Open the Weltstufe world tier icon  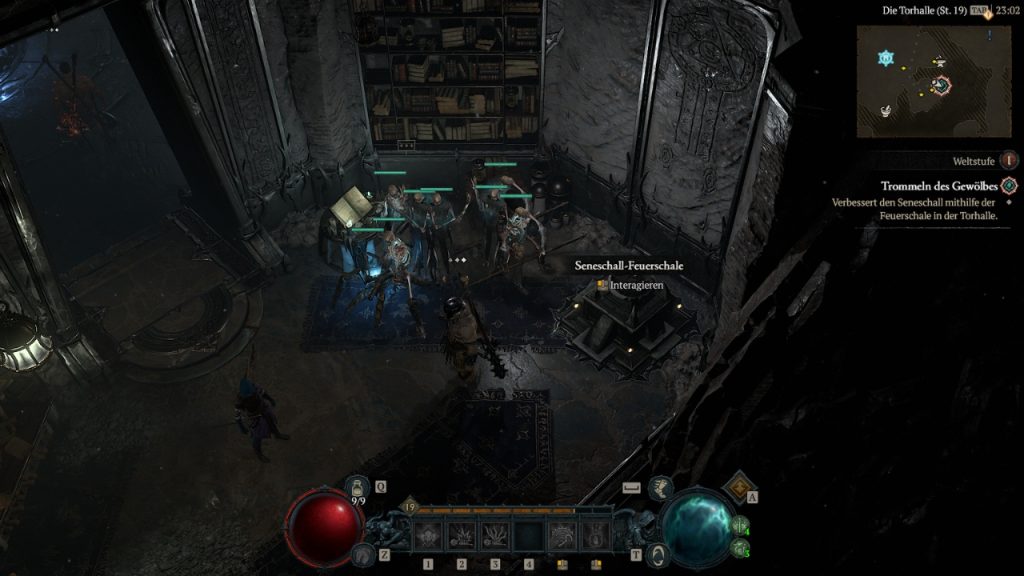[x=1009, y=160]
